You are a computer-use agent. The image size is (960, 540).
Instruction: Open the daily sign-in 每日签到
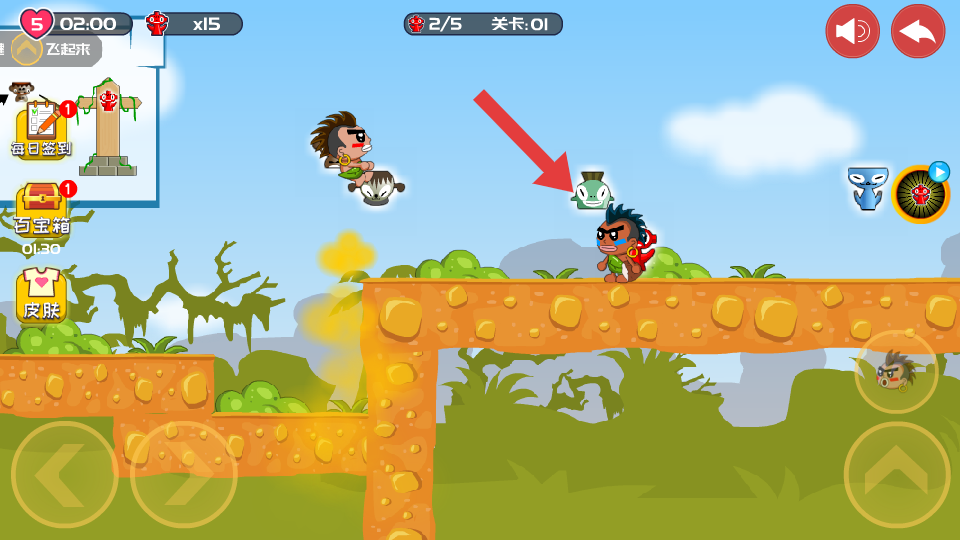point(41,129)
